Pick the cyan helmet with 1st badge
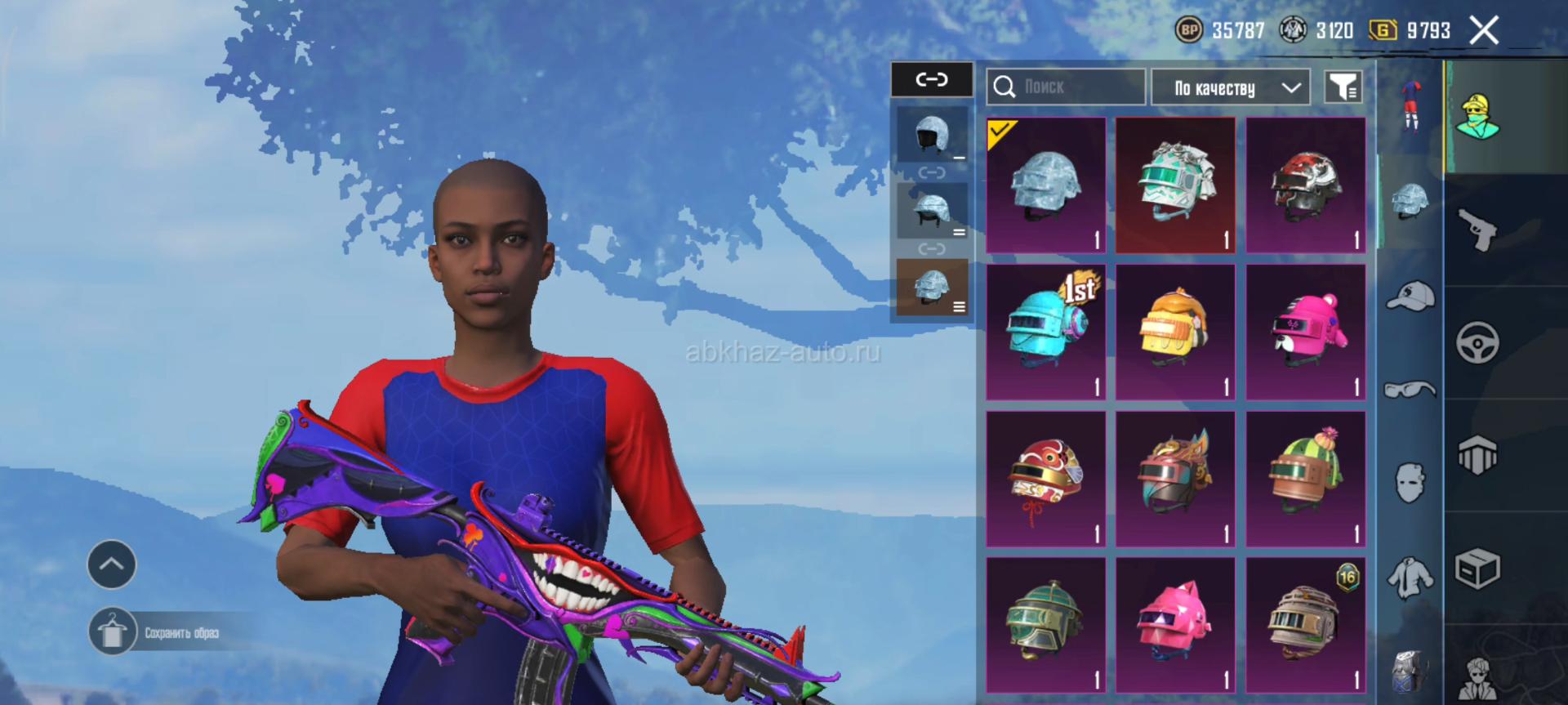Image resolution: width=1568 pixels, height=705 pixels. (x=1045, y=332)
